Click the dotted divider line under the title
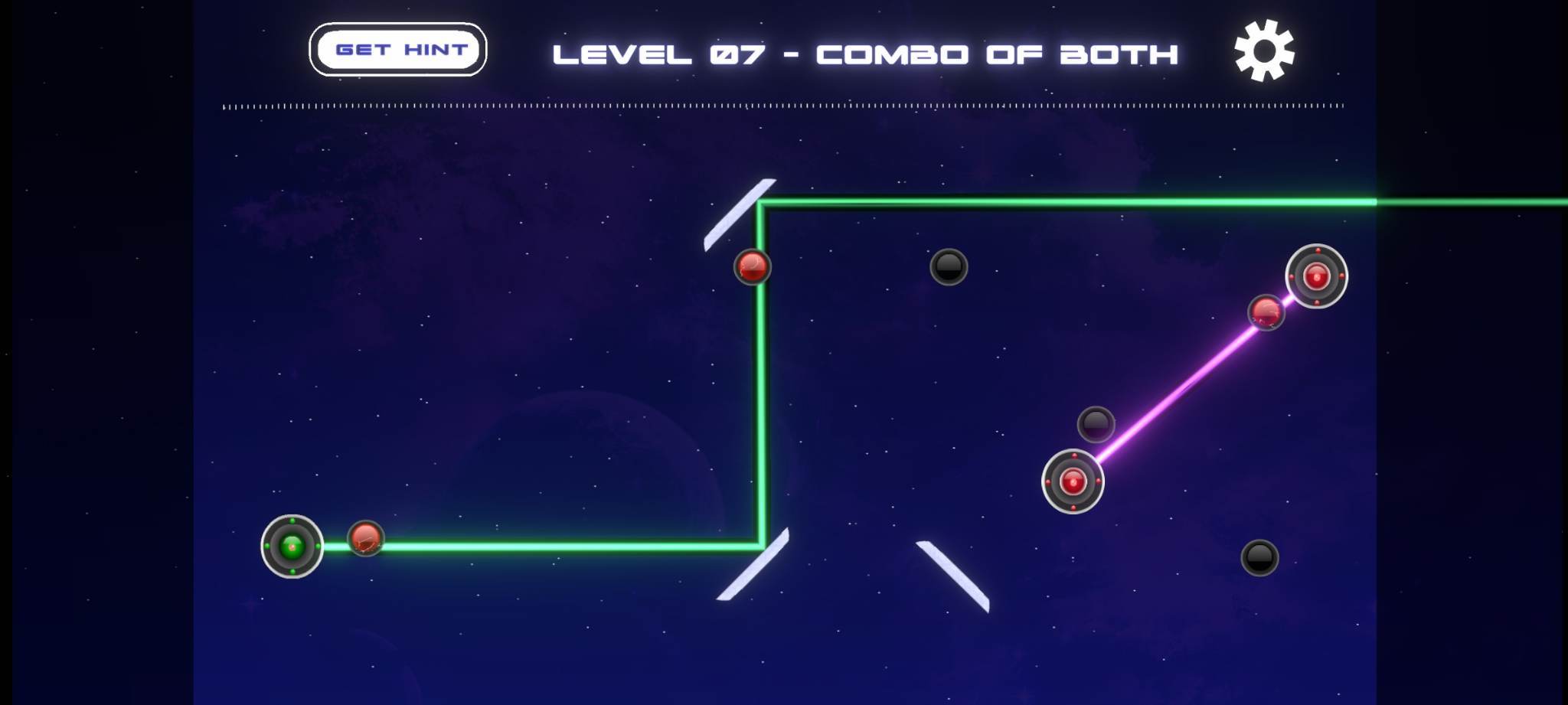The image size is (1568, 705). (781, 107)
